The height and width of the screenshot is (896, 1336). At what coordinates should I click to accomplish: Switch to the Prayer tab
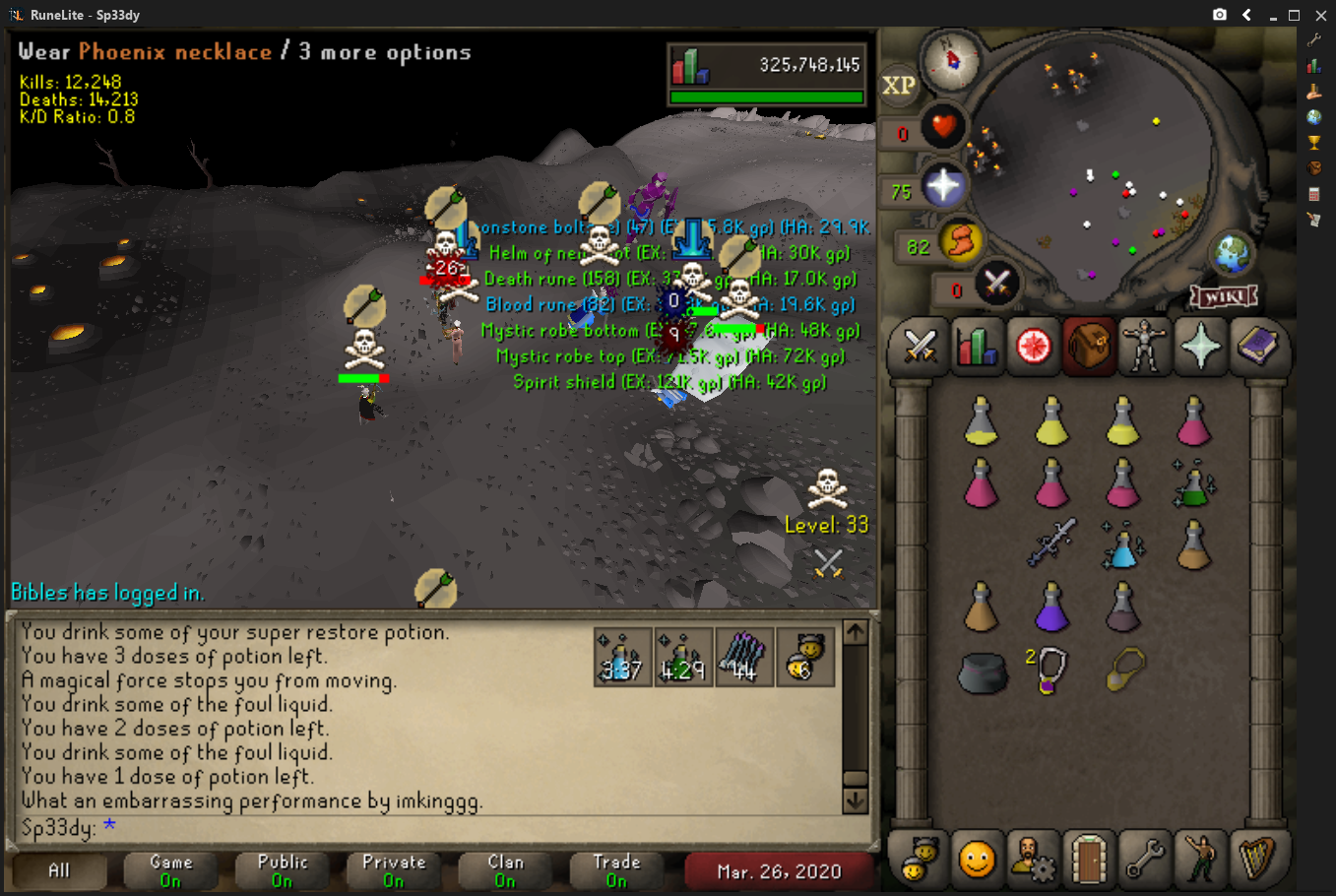pyautogui.click(x=1200, y=347)
